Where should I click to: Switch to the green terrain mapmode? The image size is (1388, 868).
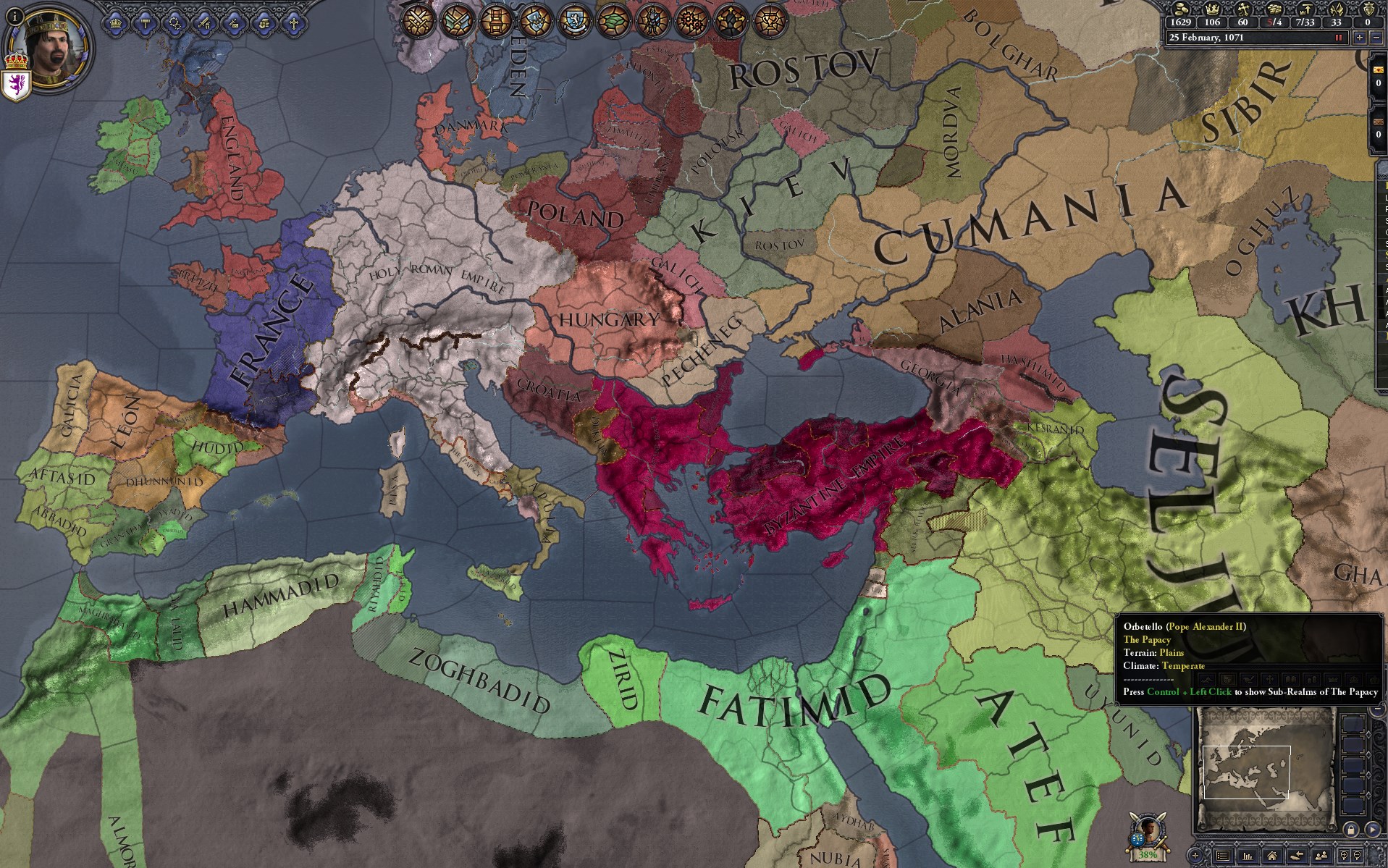click(x=612, y=20)
